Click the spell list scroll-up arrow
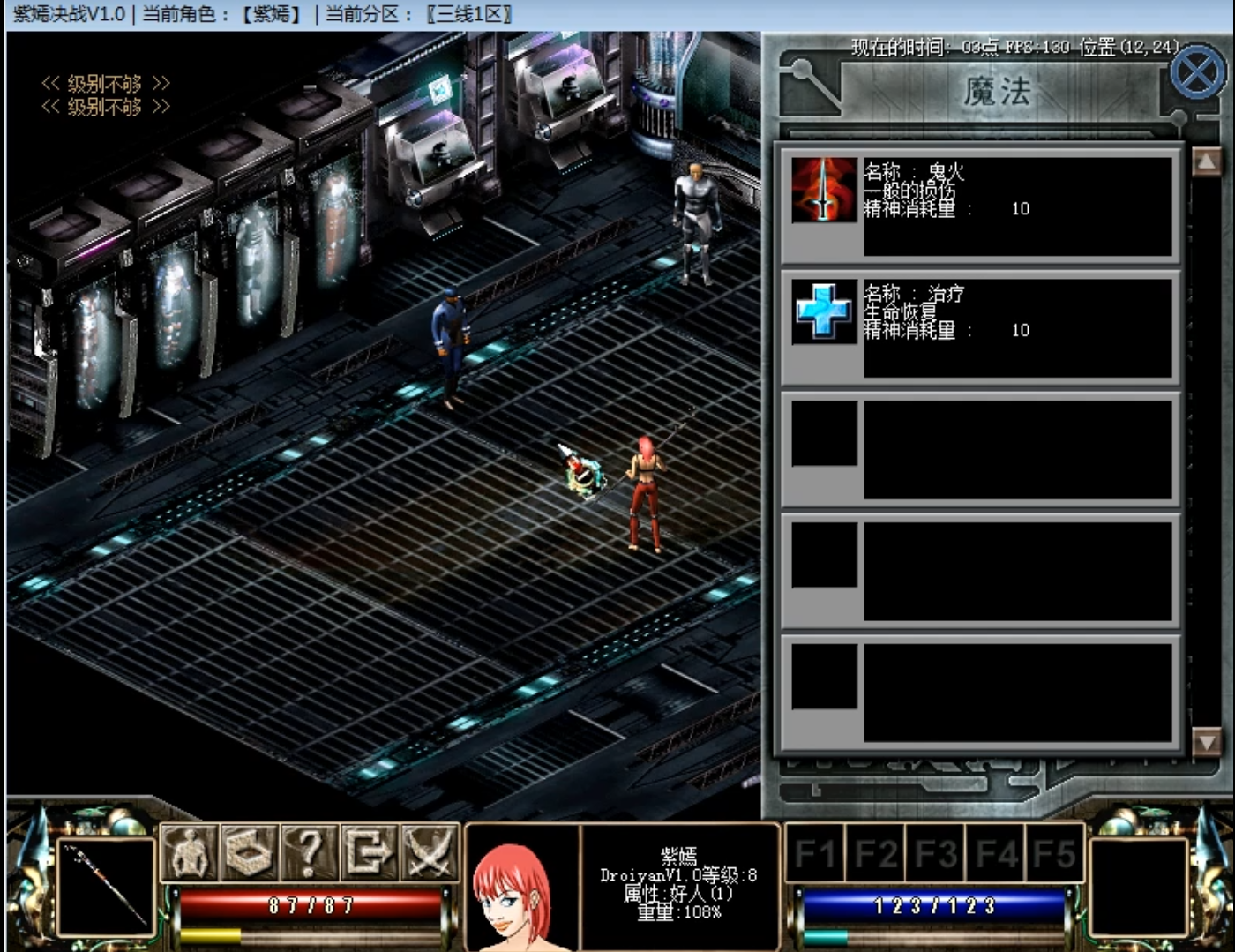 click(1206, 161)
